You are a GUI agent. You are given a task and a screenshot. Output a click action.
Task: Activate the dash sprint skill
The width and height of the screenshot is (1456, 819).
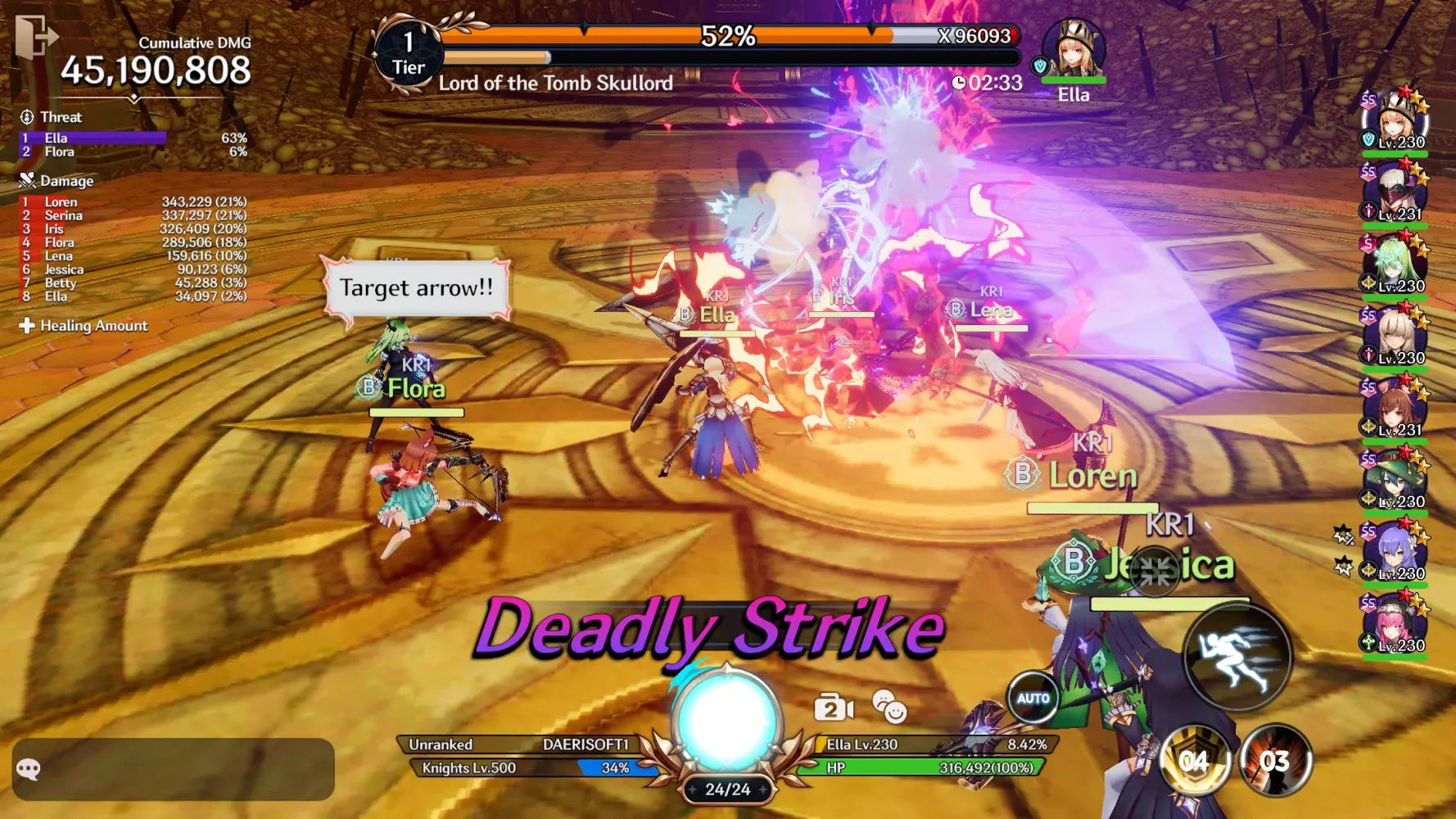click(1237, 657)
